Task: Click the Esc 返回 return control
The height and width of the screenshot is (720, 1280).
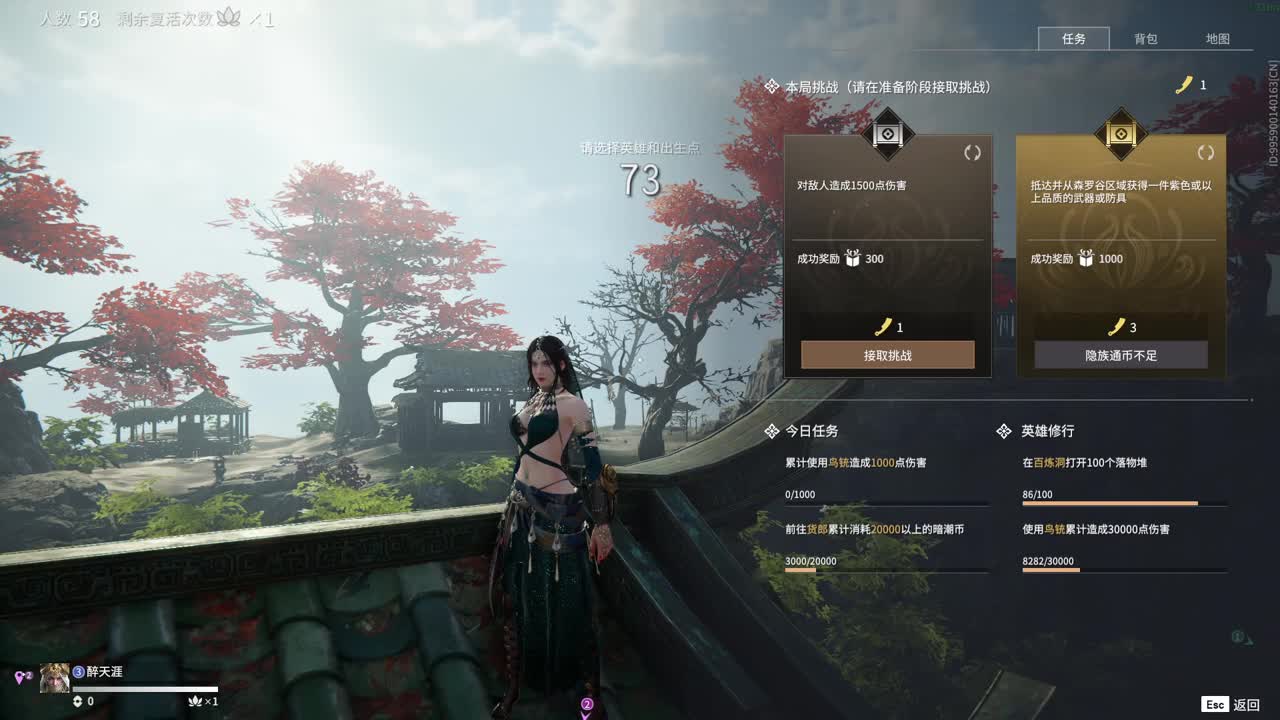Action: 1227,704
